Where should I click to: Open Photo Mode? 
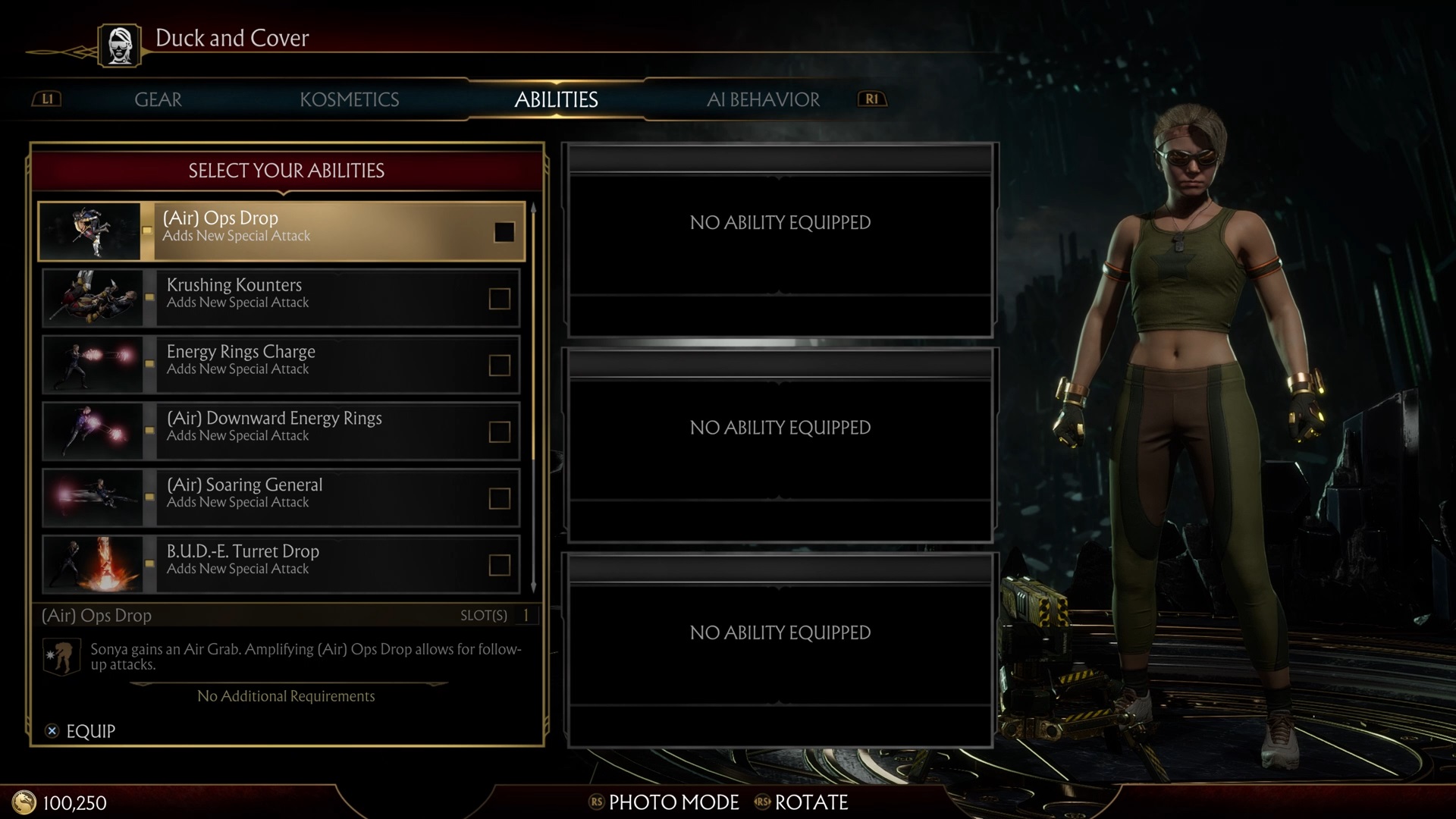point(664,802)
